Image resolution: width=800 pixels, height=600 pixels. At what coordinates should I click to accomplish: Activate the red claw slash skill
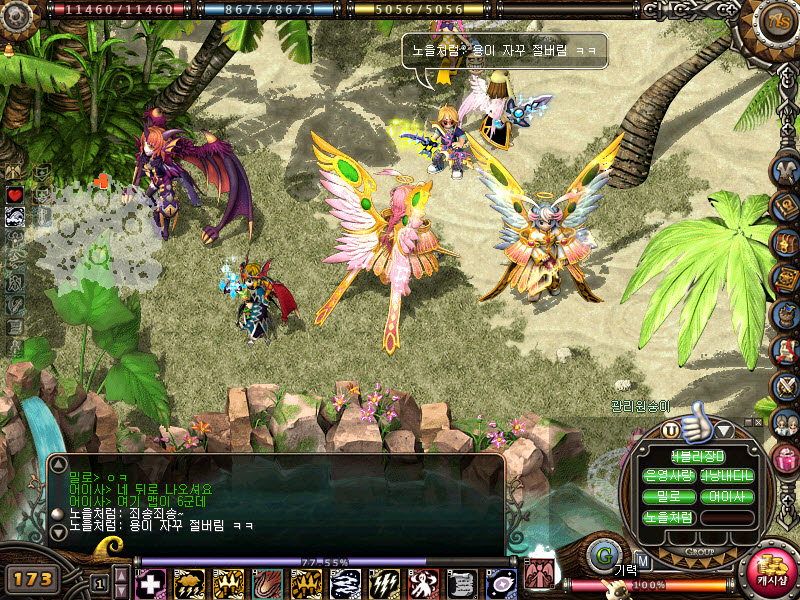267,584
